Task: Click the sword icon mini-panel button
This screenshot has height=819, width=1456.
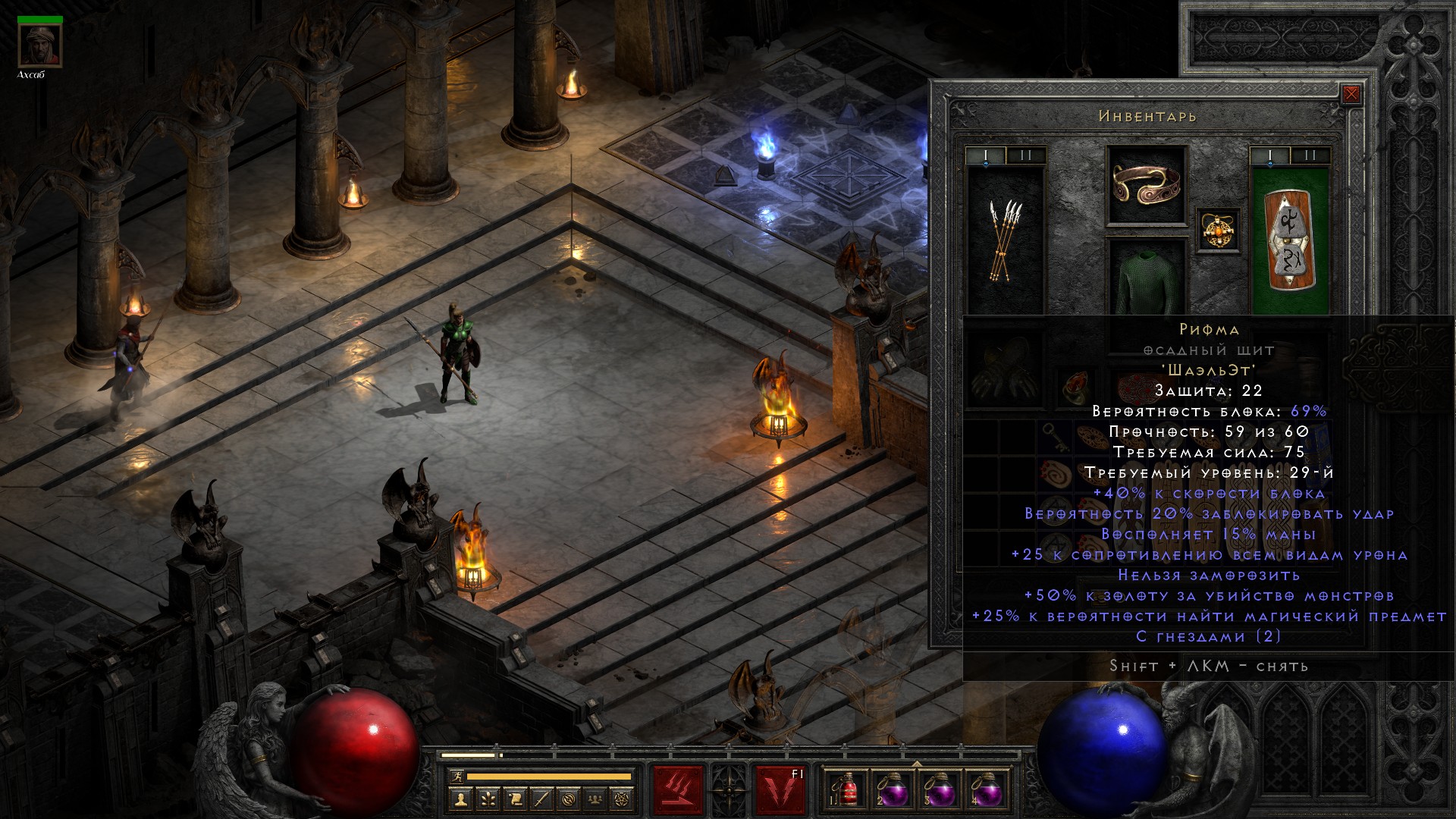Action: 541,799
